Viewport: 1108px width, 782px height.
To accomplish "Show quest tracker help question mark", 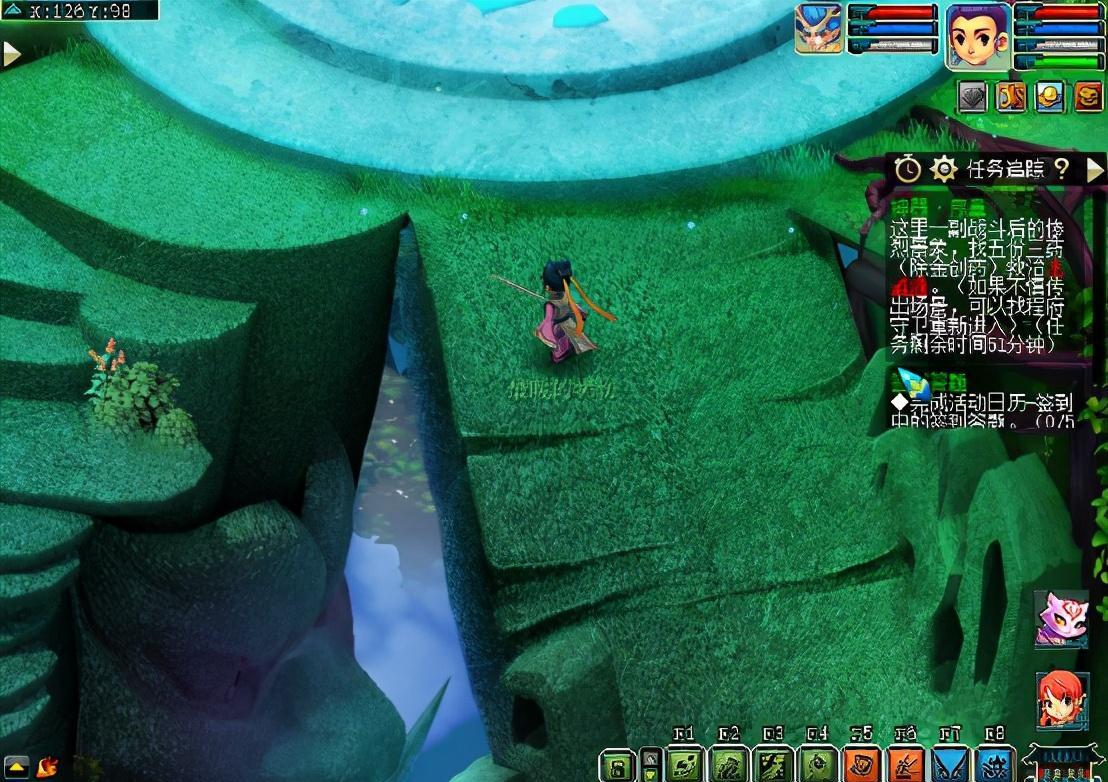I will click(x=1062, y=169).
